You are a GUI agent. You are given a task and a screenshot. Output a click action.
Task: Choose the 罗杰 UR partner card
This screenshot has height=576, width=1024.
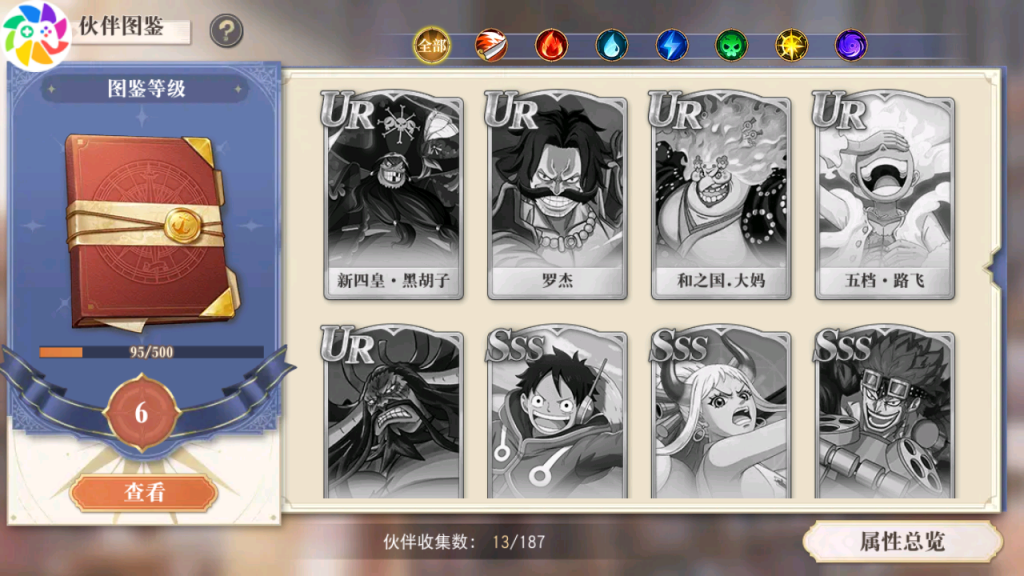tap(557, 197)
